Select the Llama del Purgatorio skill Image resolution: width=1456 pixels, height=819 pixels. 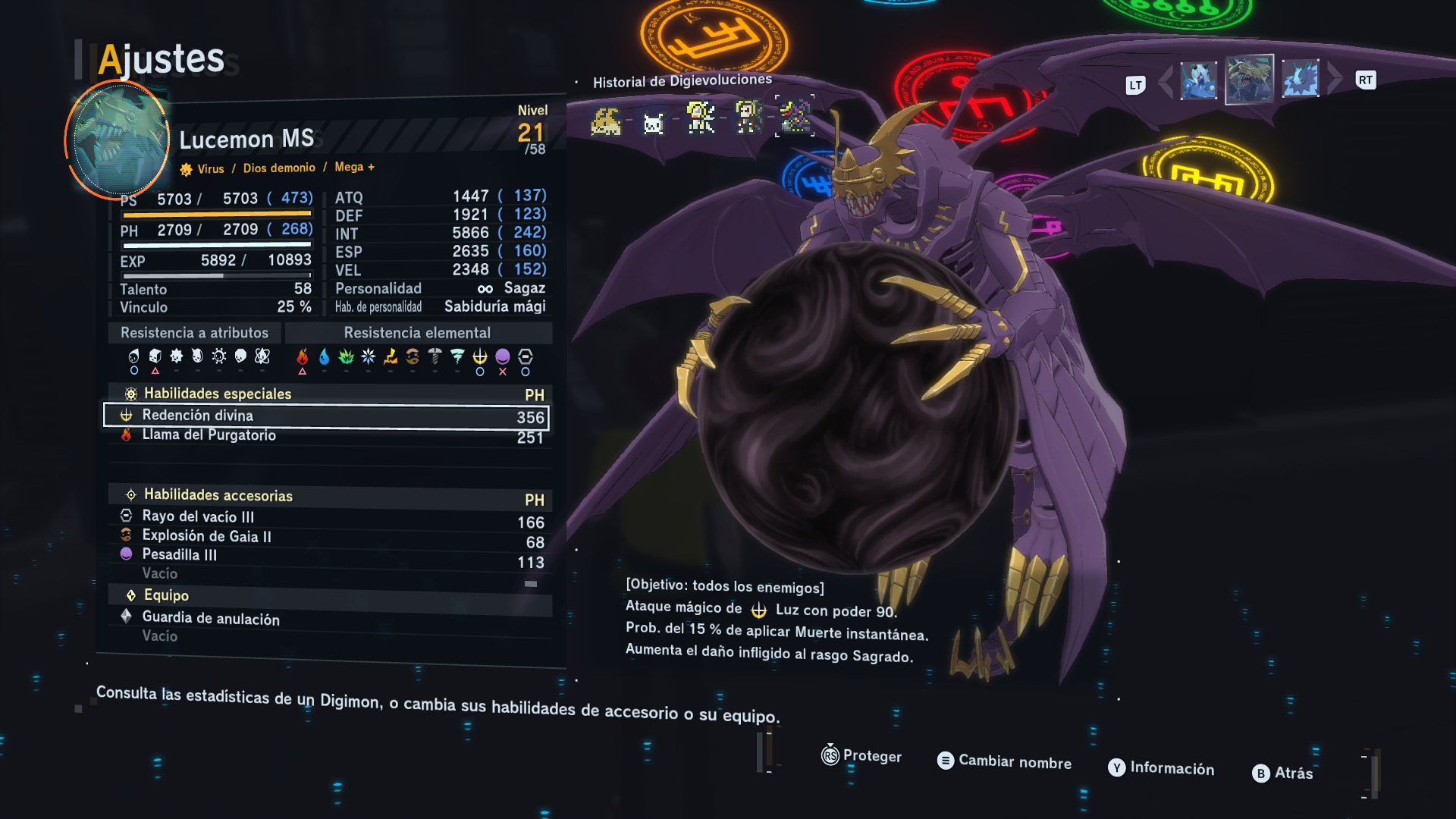pos(326,436)
